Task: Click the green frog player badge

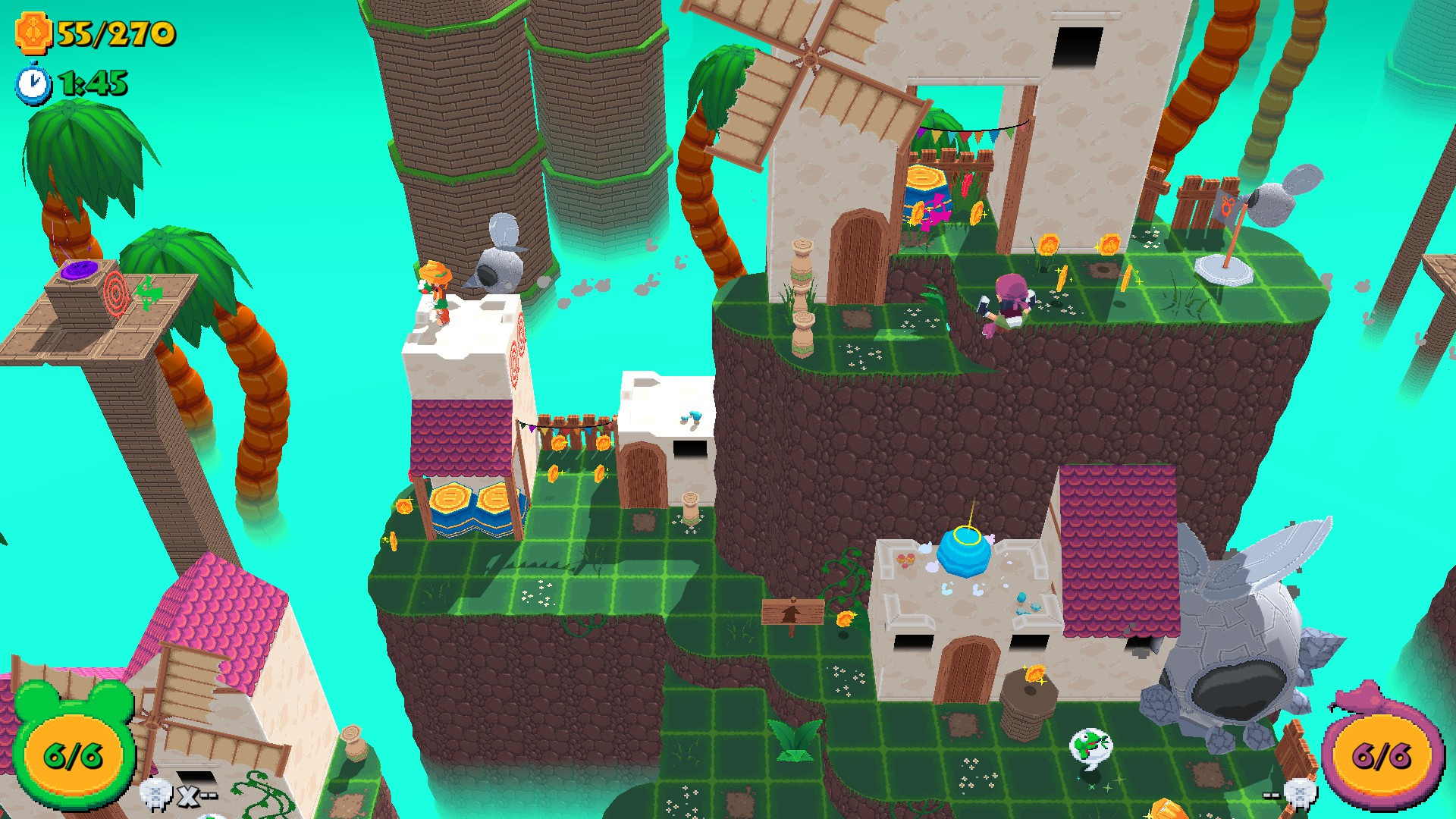Action: tap(74, 751)
